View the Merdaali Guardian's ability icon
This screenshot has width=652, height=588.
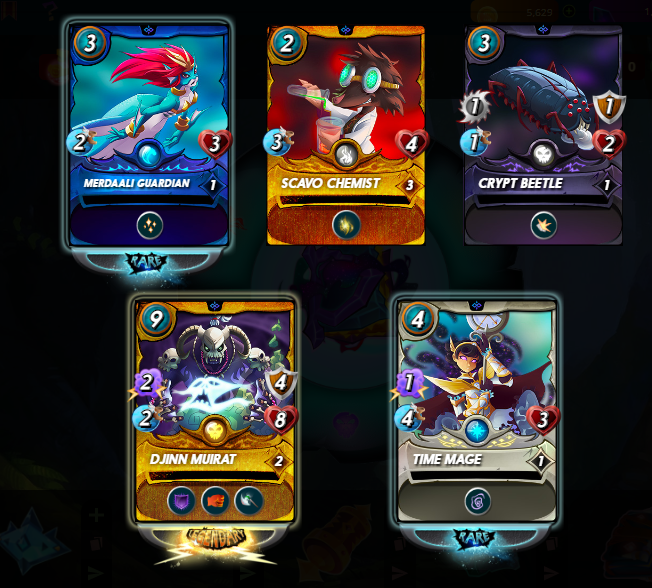pos(150,224)
